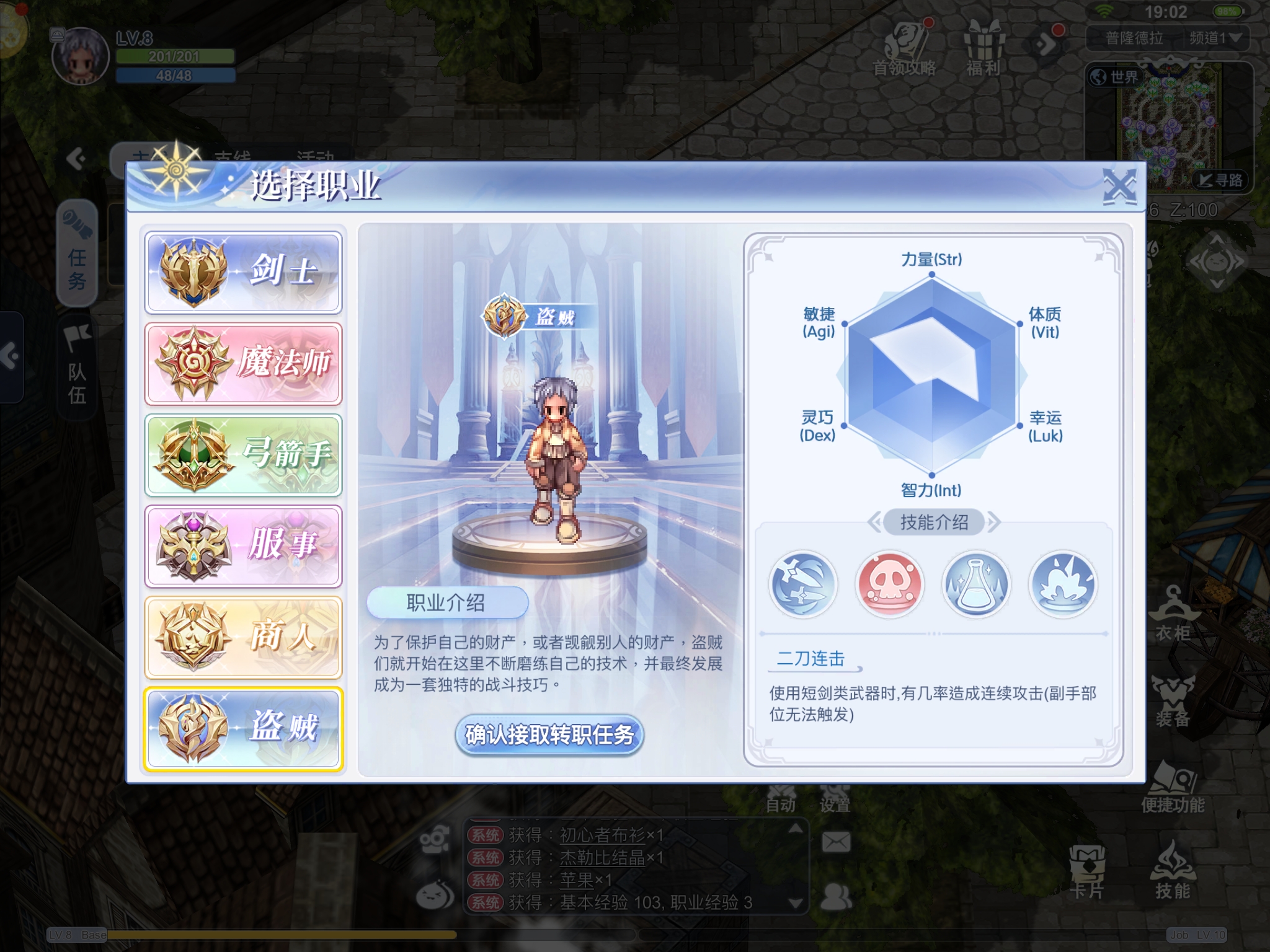Select the 服事 acolyte class
1270x952 pixels.
point(243,545)
